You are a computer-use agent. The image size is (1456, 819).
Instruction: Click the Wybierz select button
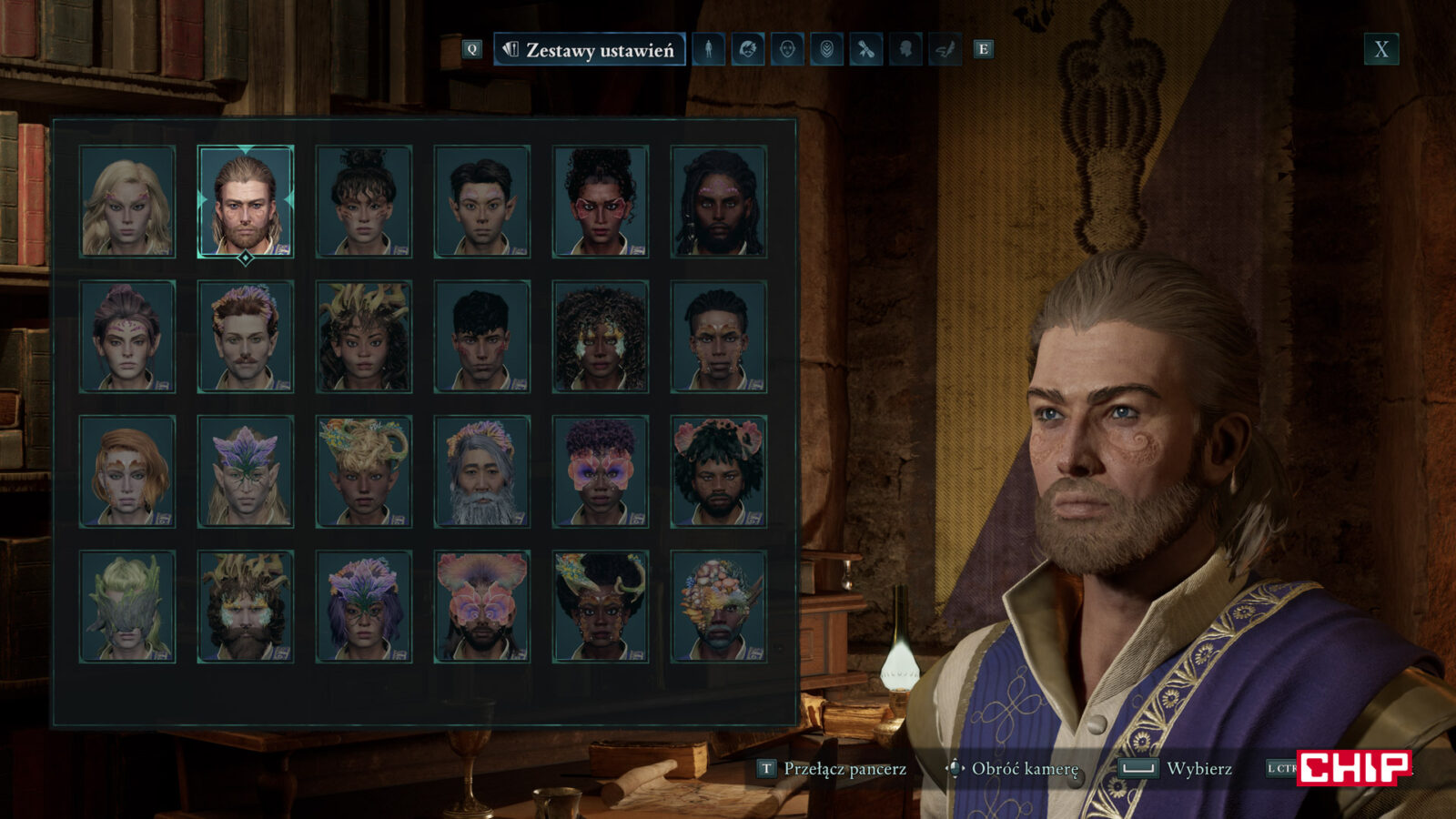pyautogui.click(x=1178, y=769)
